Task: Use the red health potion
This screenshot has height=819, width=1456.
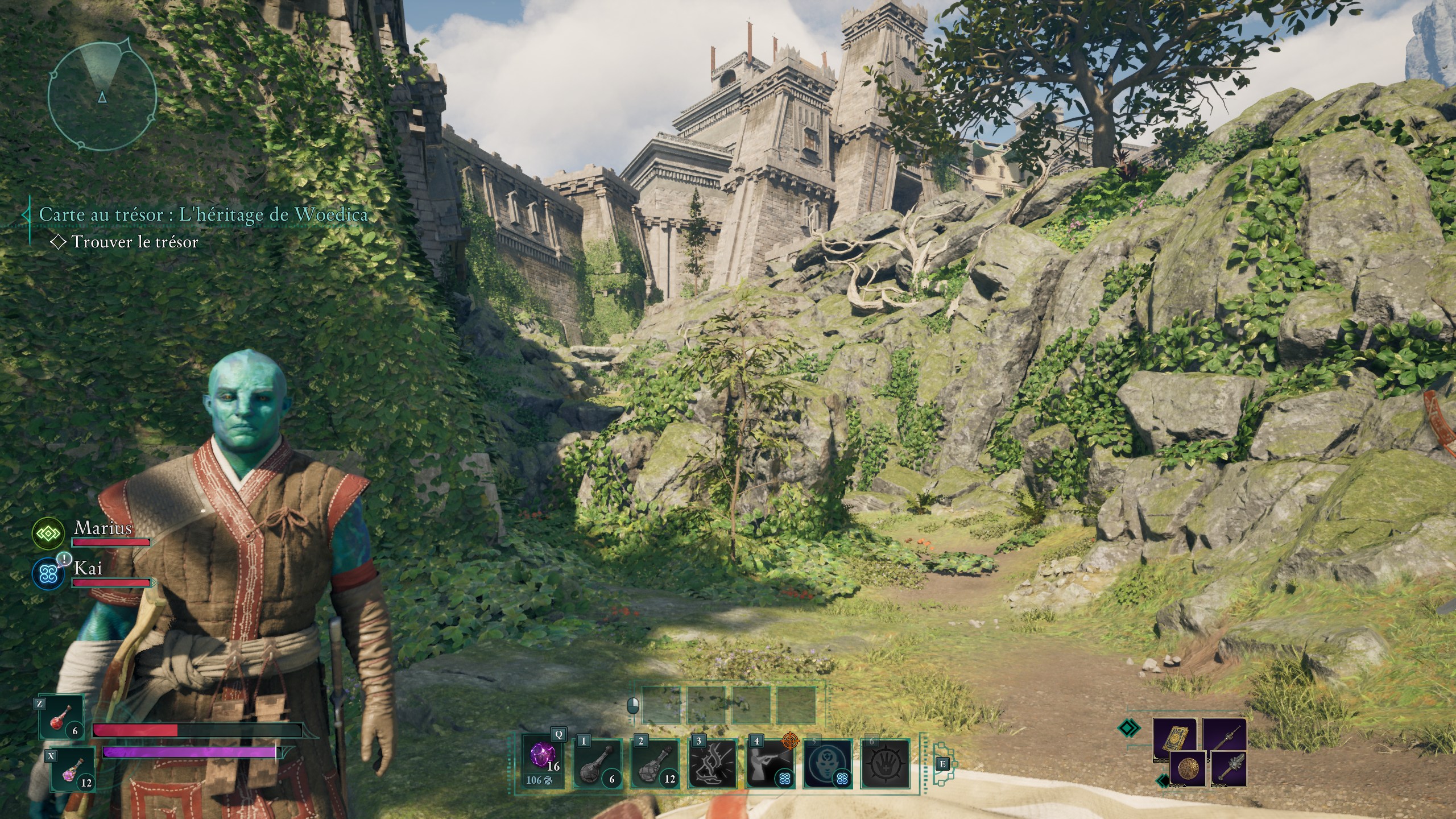Action: pyautogui.click(x=62, y=718)
